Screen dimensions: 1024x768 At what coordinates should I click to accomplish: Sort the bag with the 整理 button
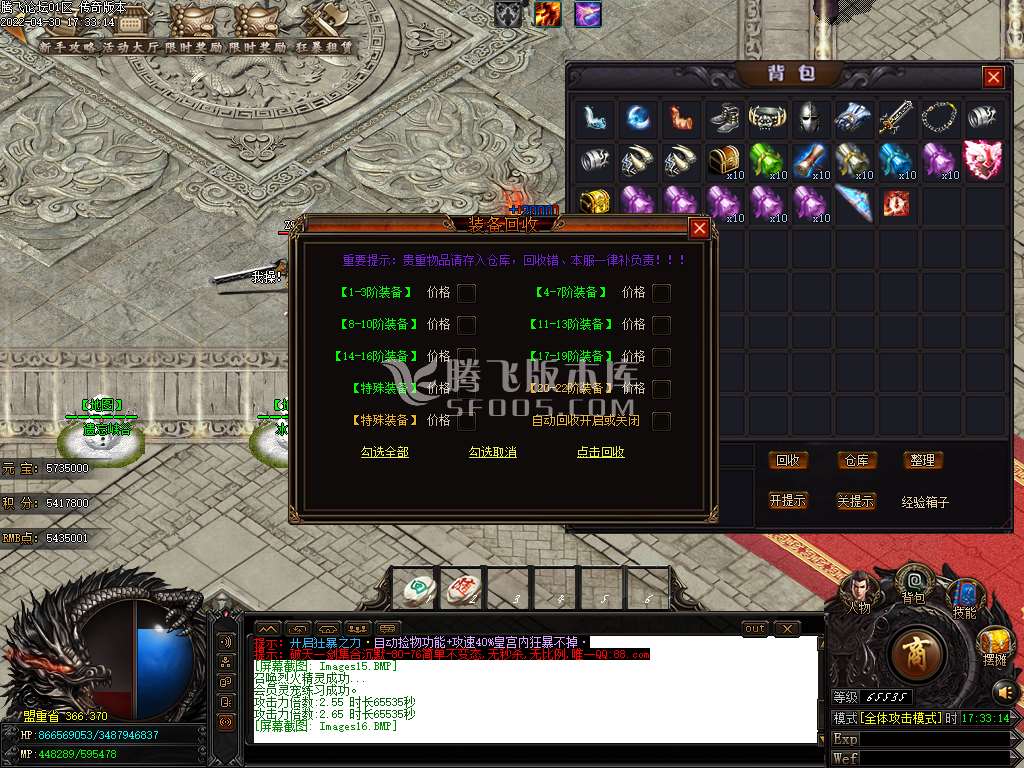[x=922, y=460]
